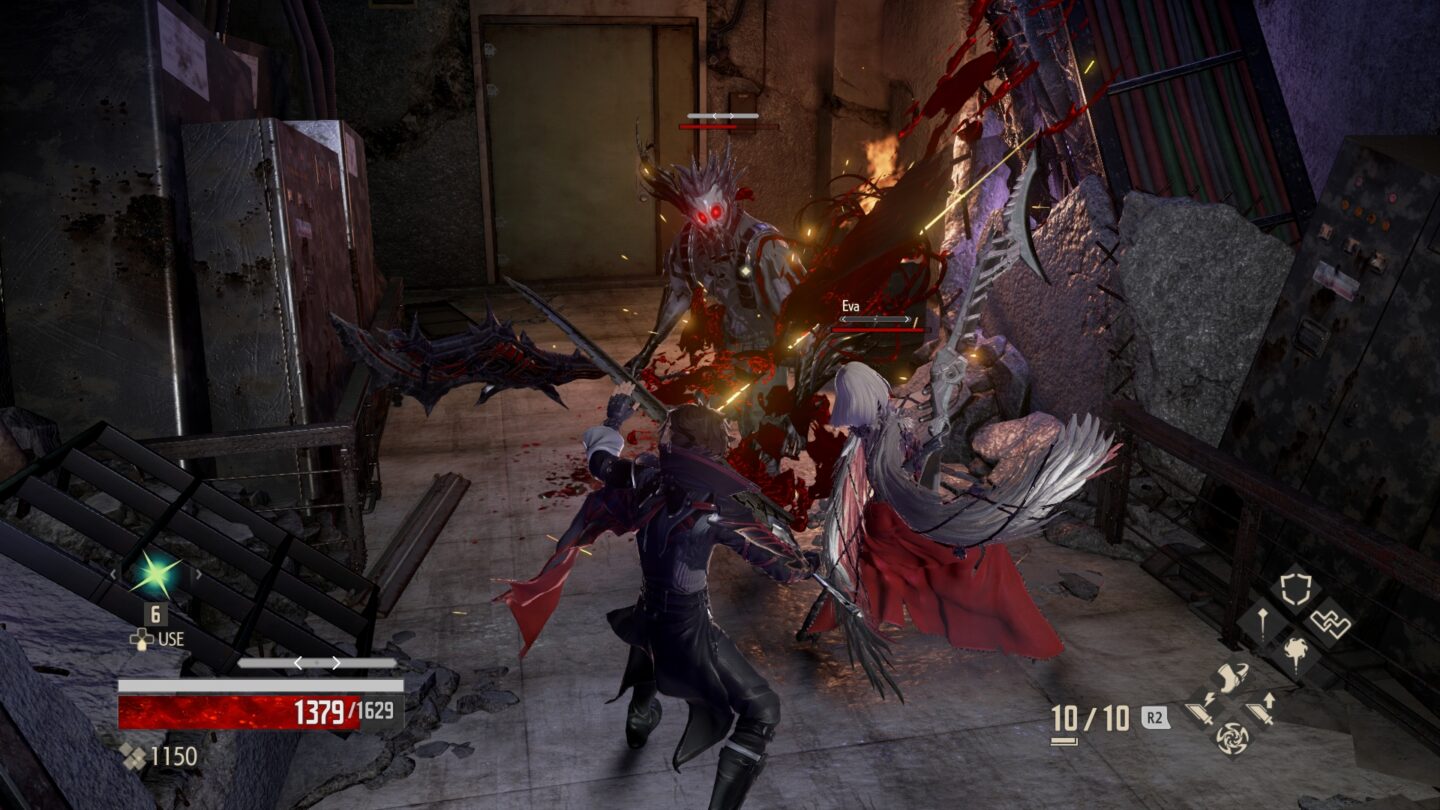Click the zigzag fang gift icon
Image resolution: width=1440 pixels, height=810 pixels.
tap(1330, 622)
